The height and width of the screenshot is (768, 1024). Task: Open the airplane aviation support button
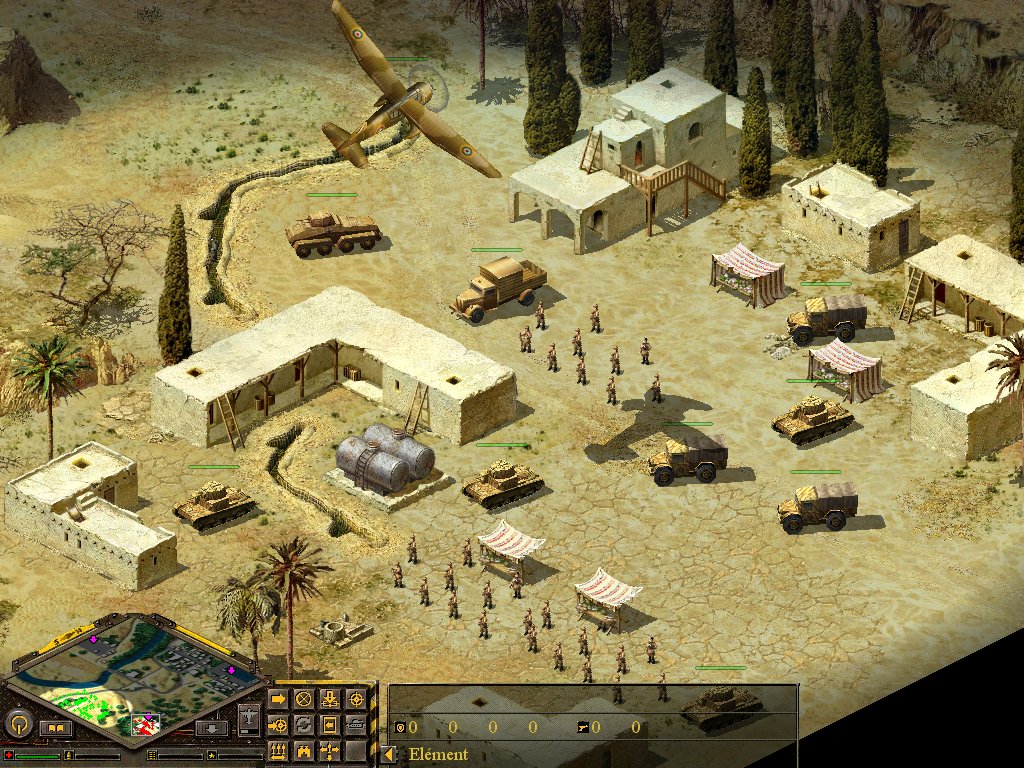click(249, 718)
